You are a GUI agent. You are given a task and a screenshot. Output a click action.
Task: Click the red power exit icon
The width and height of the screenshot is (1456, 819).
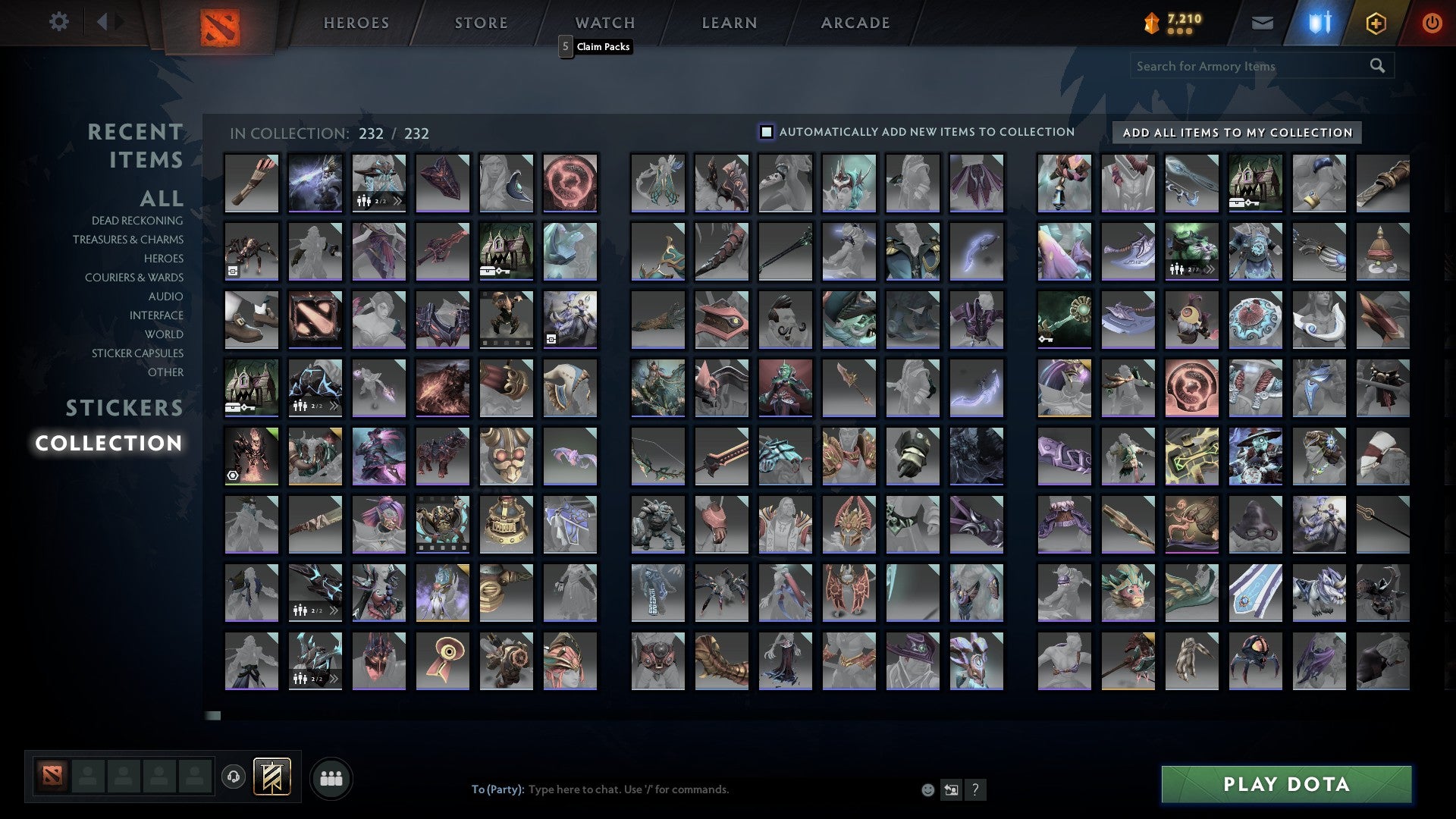pos(1432,22)
